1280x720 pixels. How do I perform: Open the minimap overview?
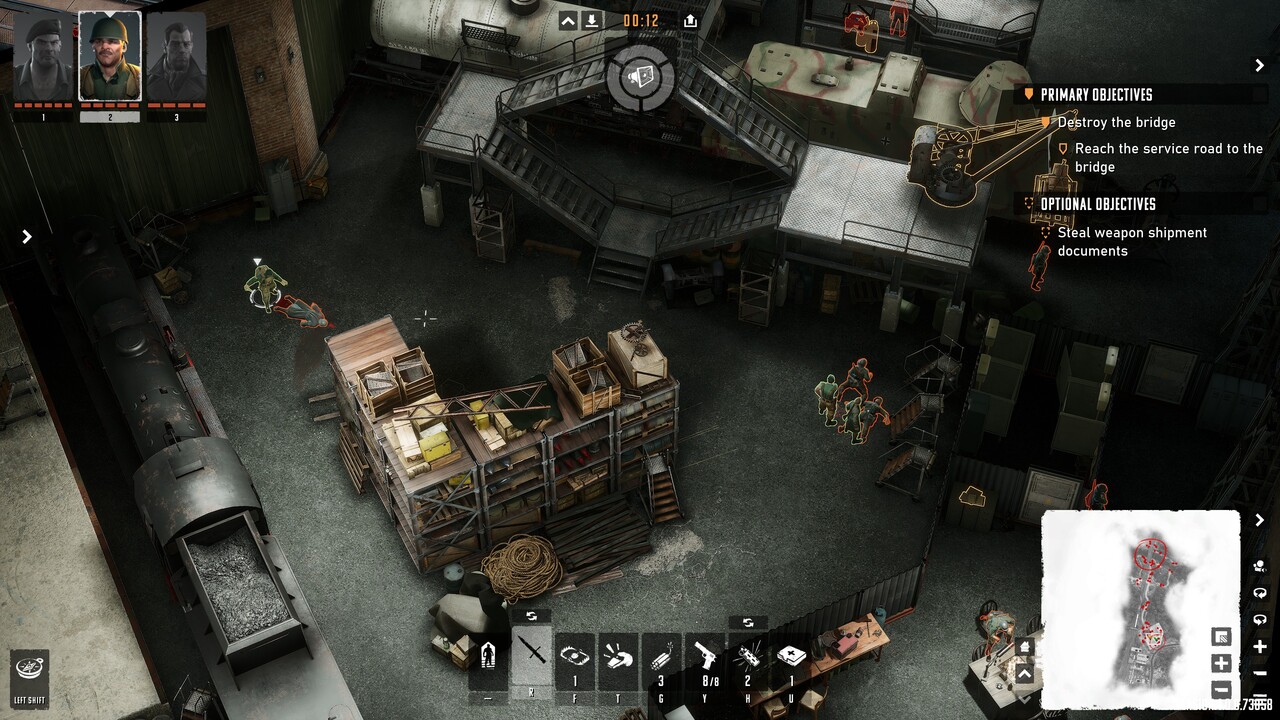pos(1140,608)
